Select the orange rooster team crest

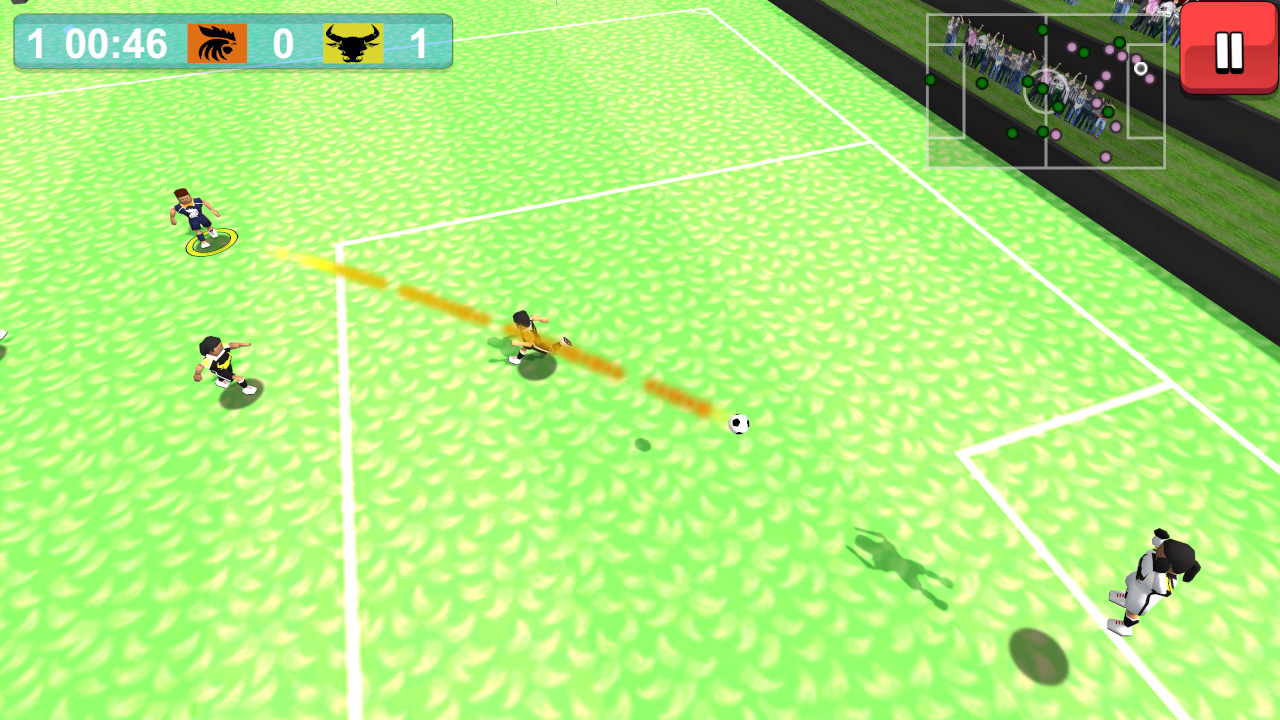pos(219,42)
